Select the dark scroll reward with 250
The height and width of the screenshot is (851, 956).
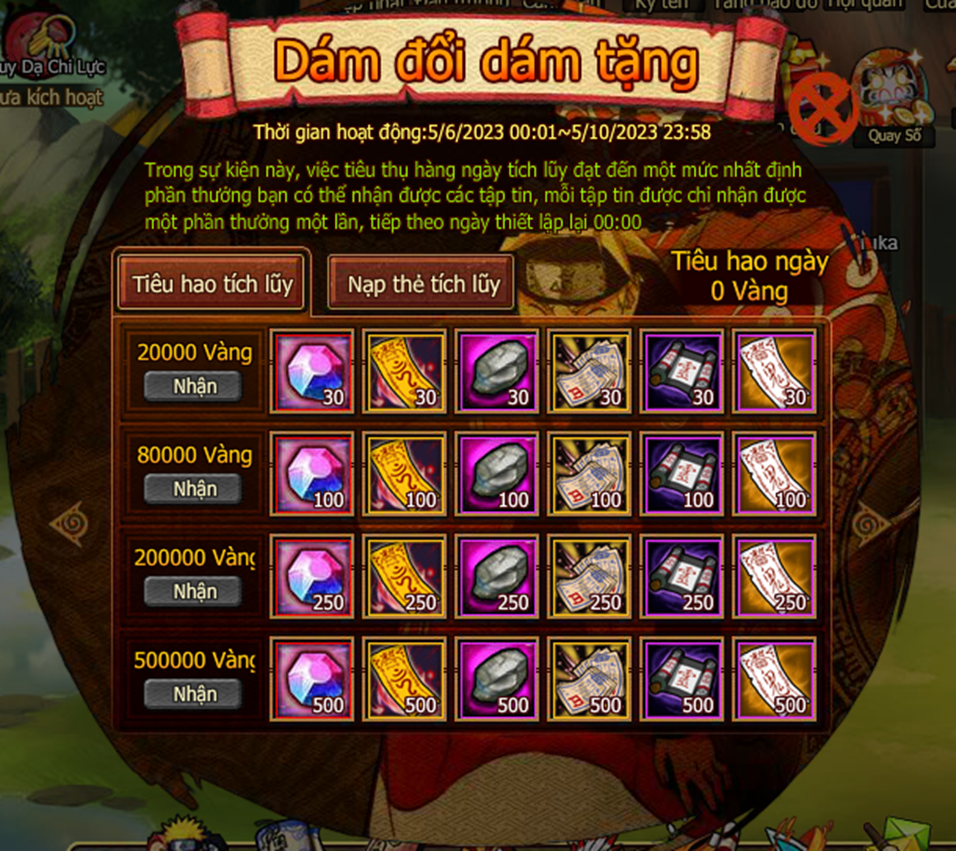[681, 575]
